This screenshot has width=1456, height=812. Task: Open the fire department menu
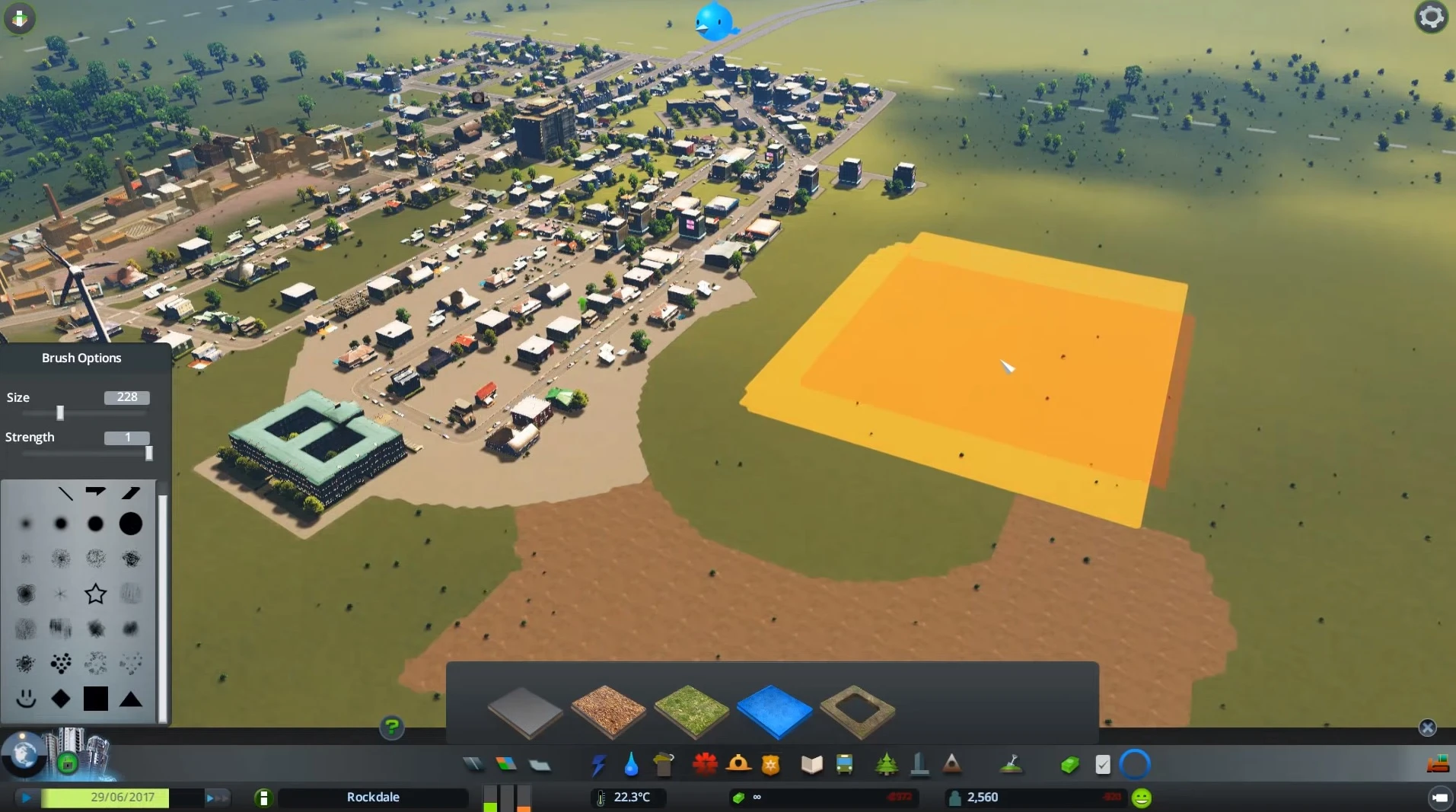click(739, 764)
